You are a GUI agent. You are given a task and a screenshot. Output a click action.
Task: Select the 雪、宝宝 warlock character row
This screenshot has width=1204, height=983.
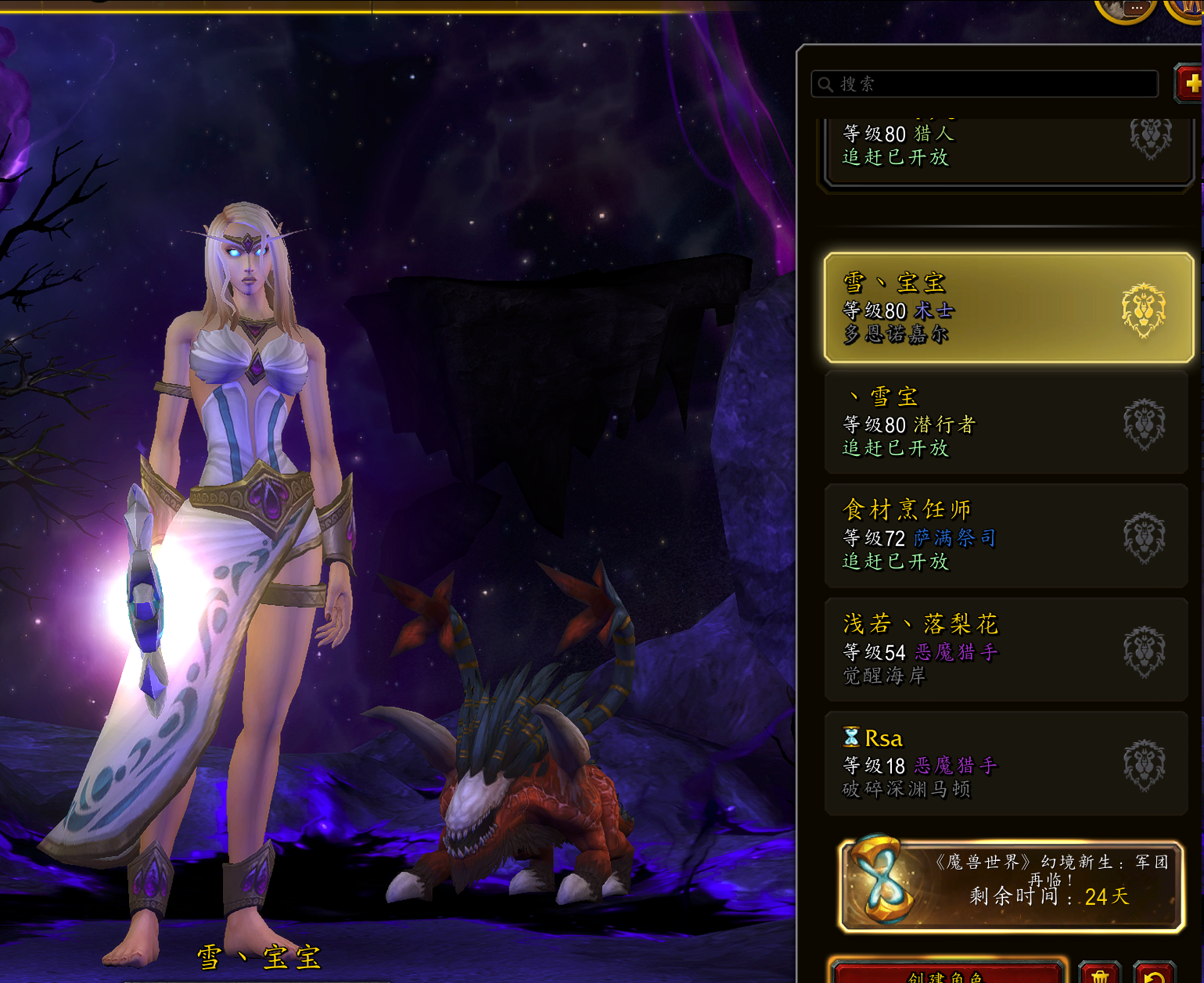click(1008, 307)
